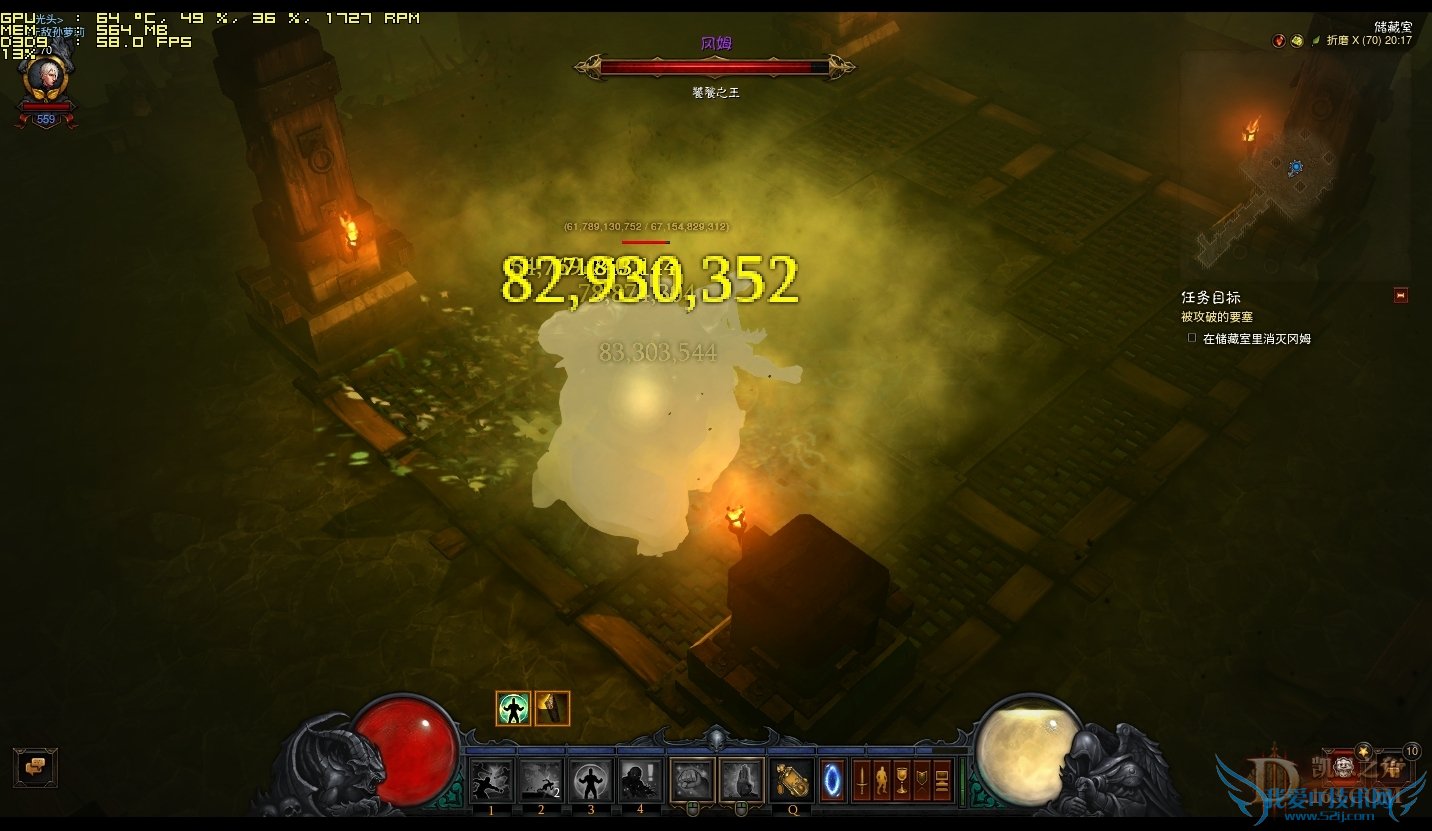Click the glowing figure buff icon
The height and width of the screenshot is (831, 1432).
click(513, 708)
